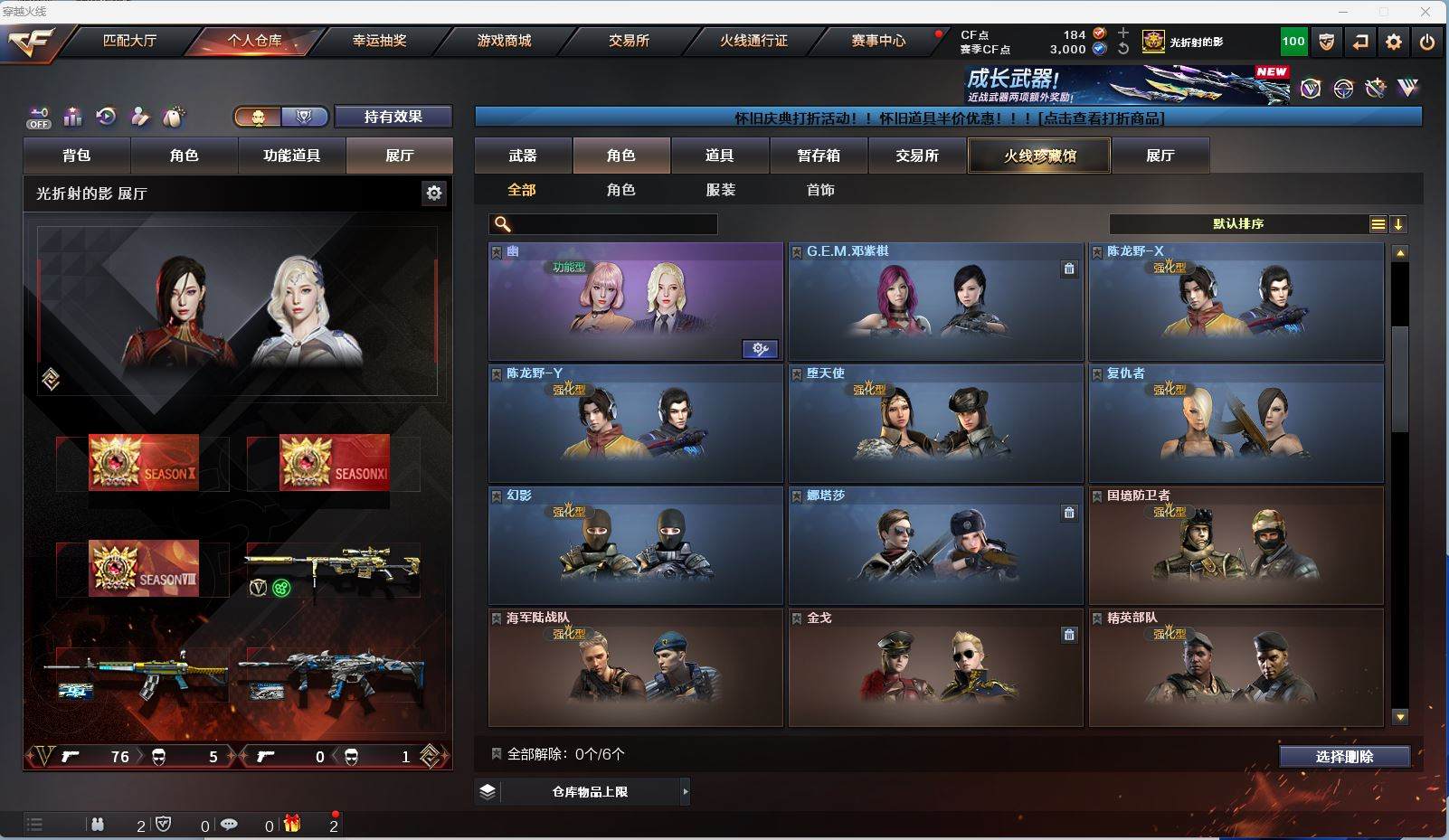Open the 默认排序 sort dropdown
This screenshot has width=1449, height=840.
click(1238, 224)
